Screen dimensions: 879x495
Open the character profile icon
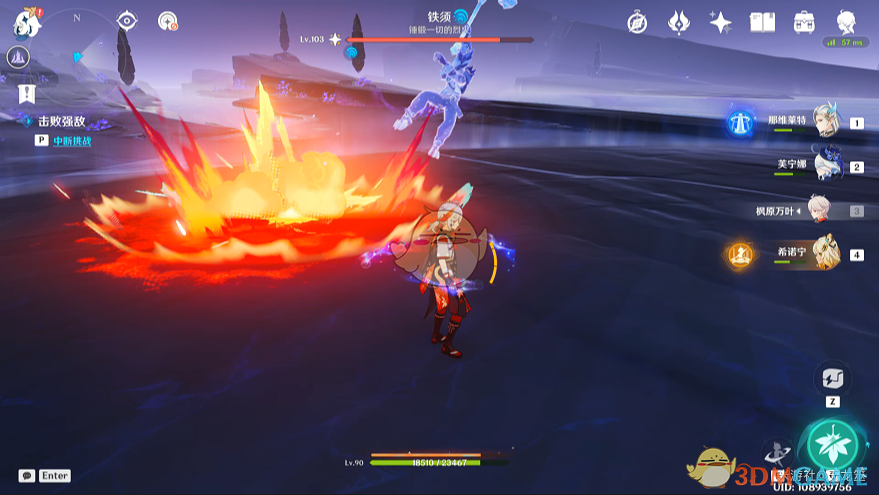pyautogui.click(x=845, y=22)
